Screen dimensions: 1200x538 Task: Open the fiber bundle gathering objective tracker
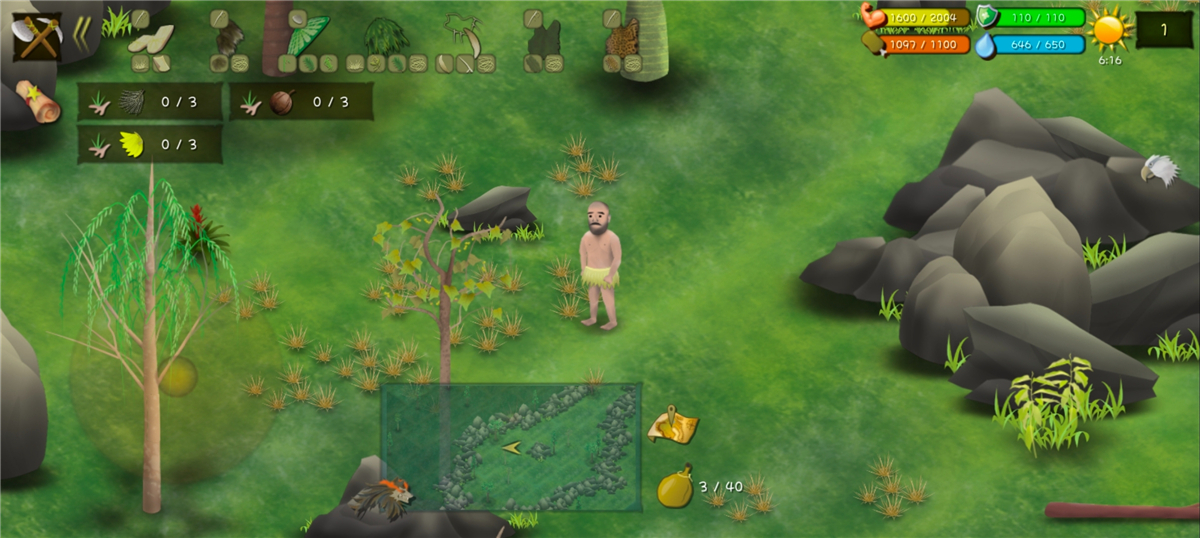pos(150,101)
